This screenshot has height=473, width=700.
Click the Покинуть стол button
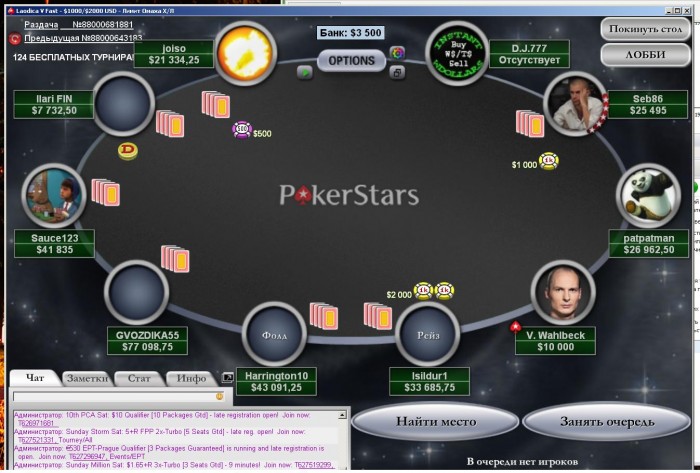[645, 28]
